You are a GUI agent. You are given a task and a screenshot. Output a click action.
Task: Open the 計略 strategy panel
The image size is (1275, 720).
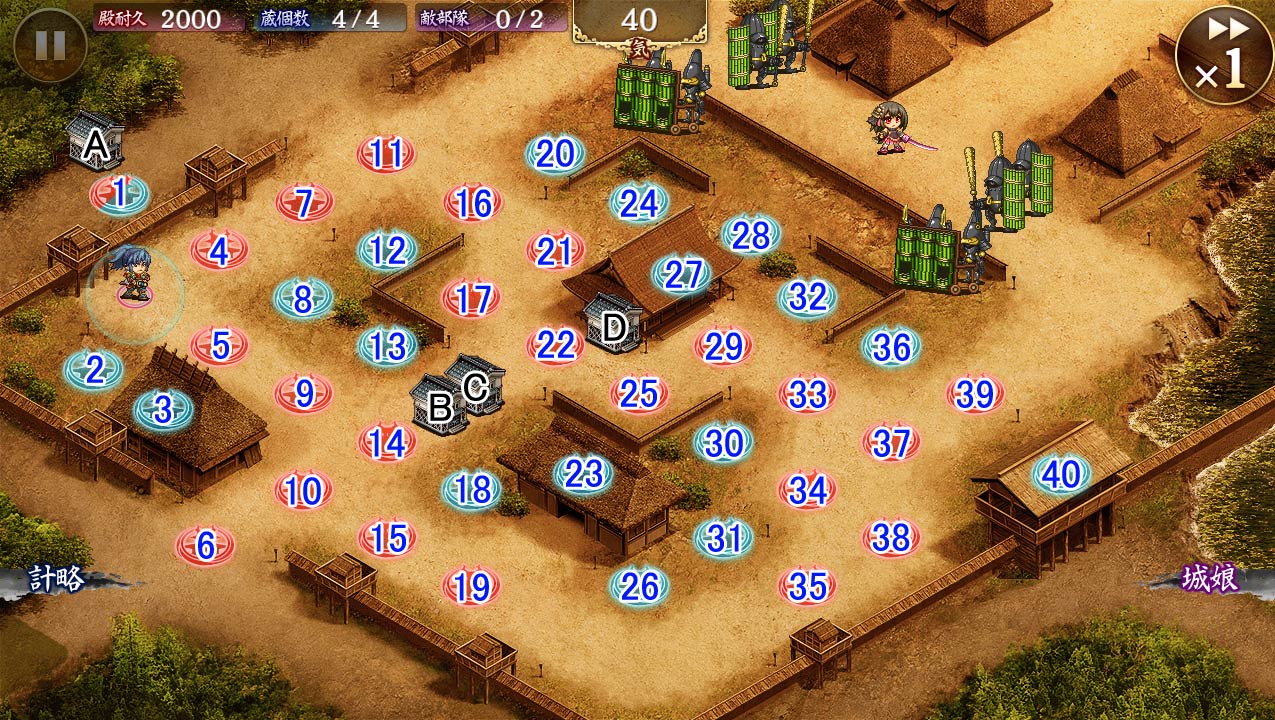click(58, 580)
